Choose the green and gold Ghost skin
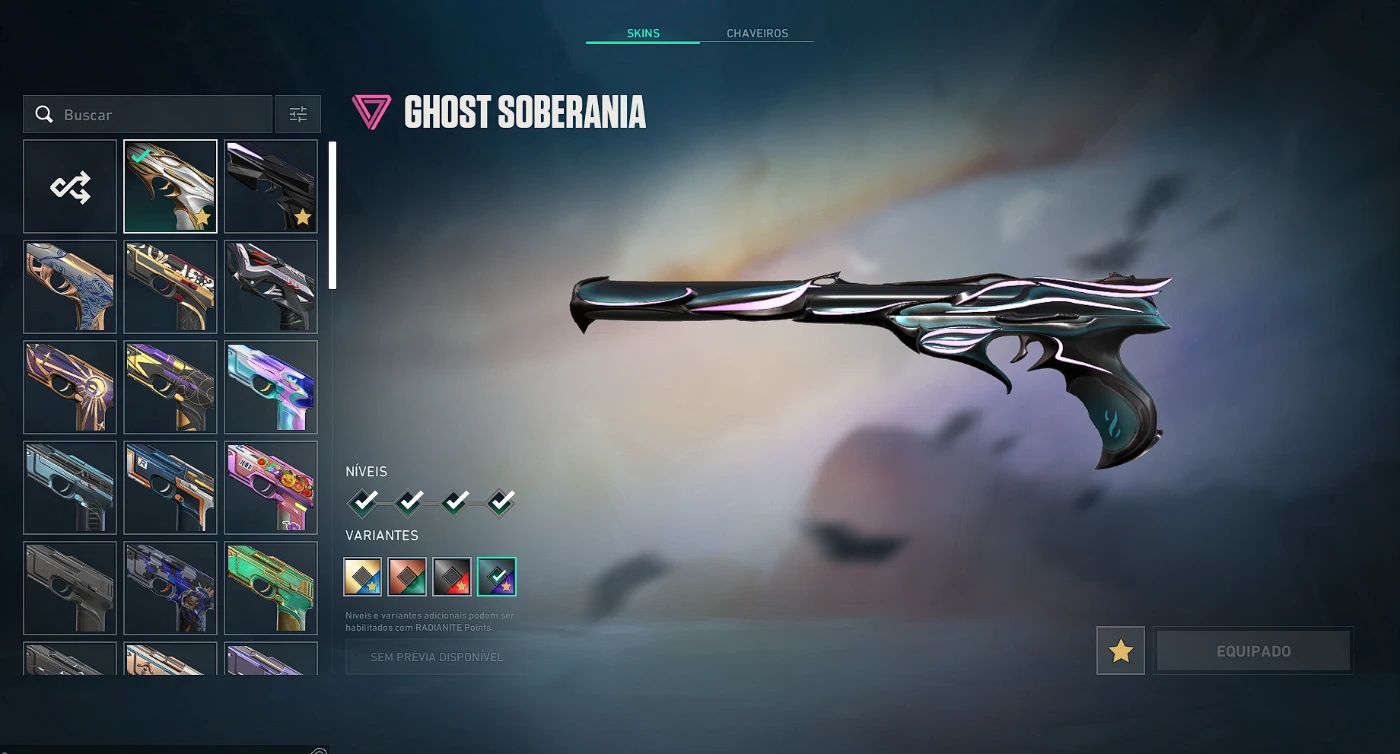1400x754 pixels. pyautogui.click(x=271, y=589)
